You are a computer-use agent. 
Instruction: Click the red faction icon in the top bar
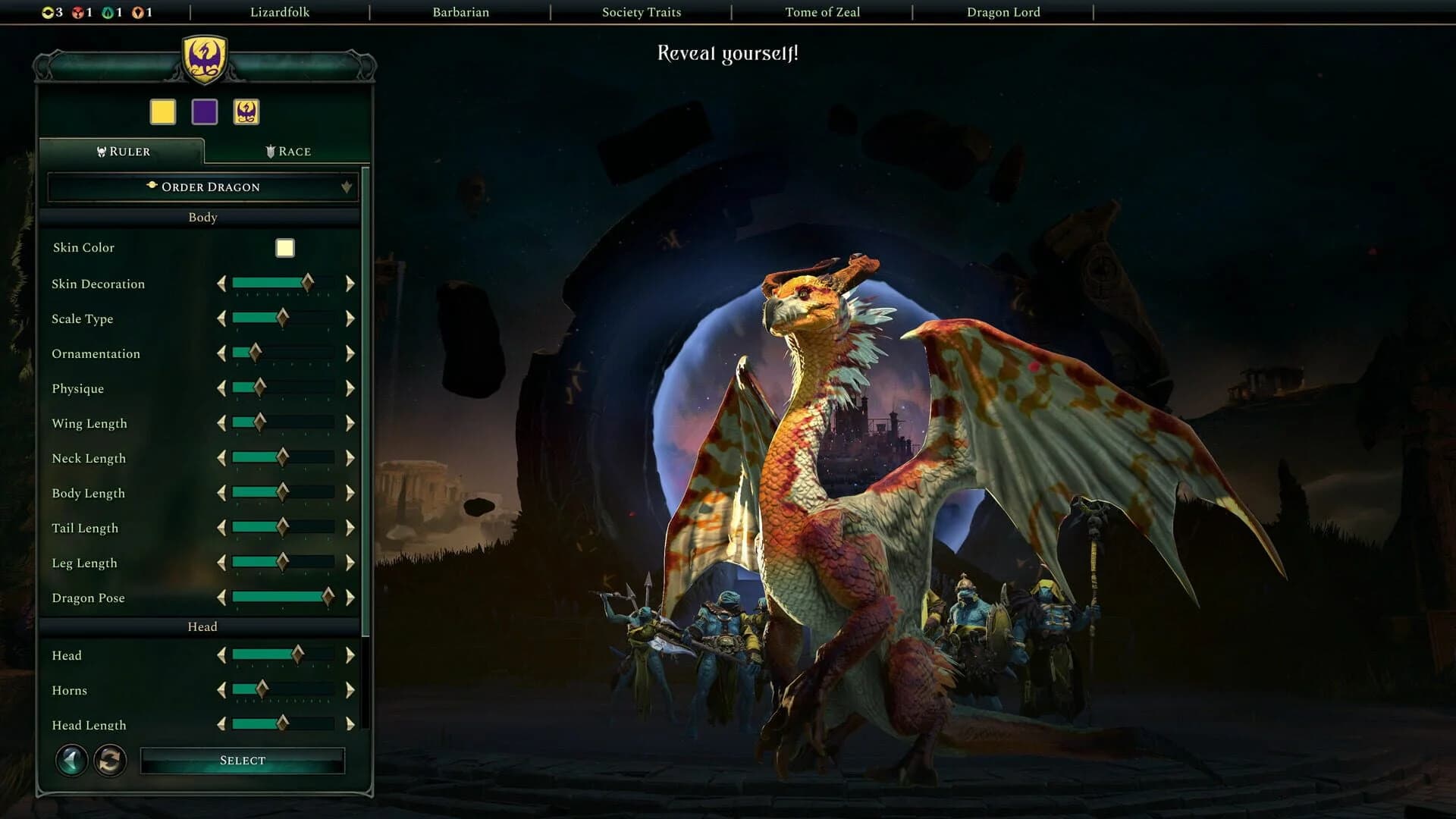(79, 12)
